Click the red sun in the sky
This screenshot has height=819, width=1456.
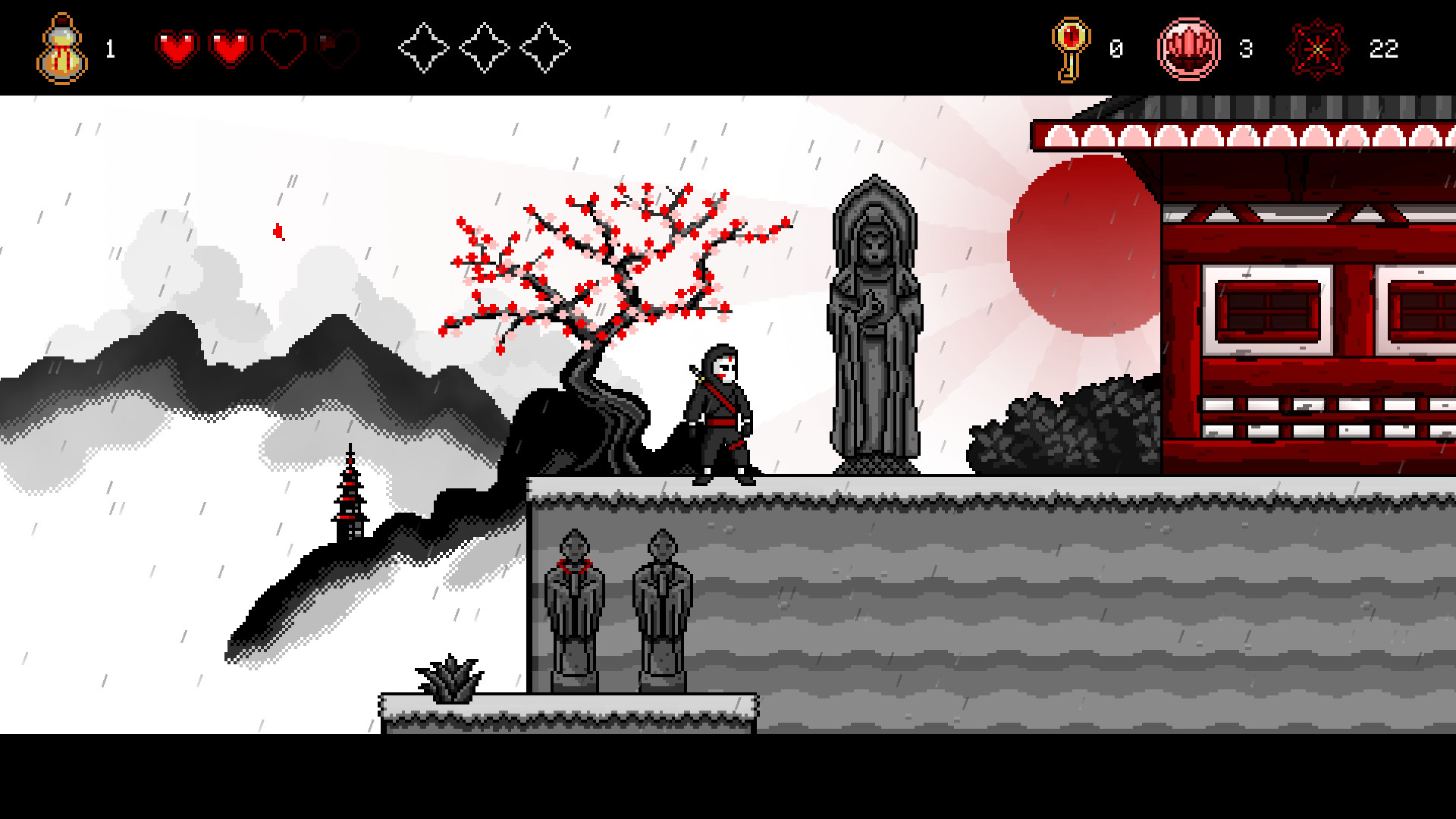[x=1081, y=243]
